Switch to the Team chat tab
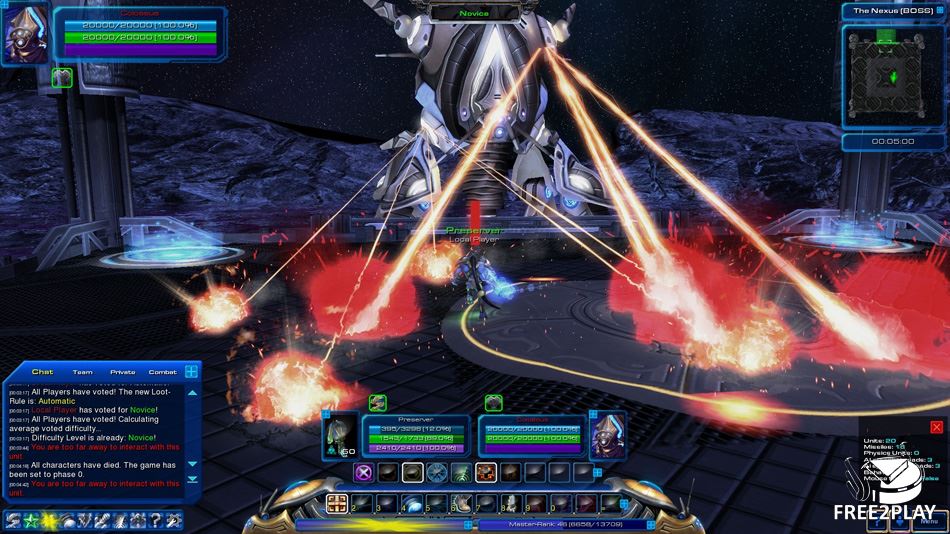Viewport: 950px width, 534px height. tap(82, 372)
